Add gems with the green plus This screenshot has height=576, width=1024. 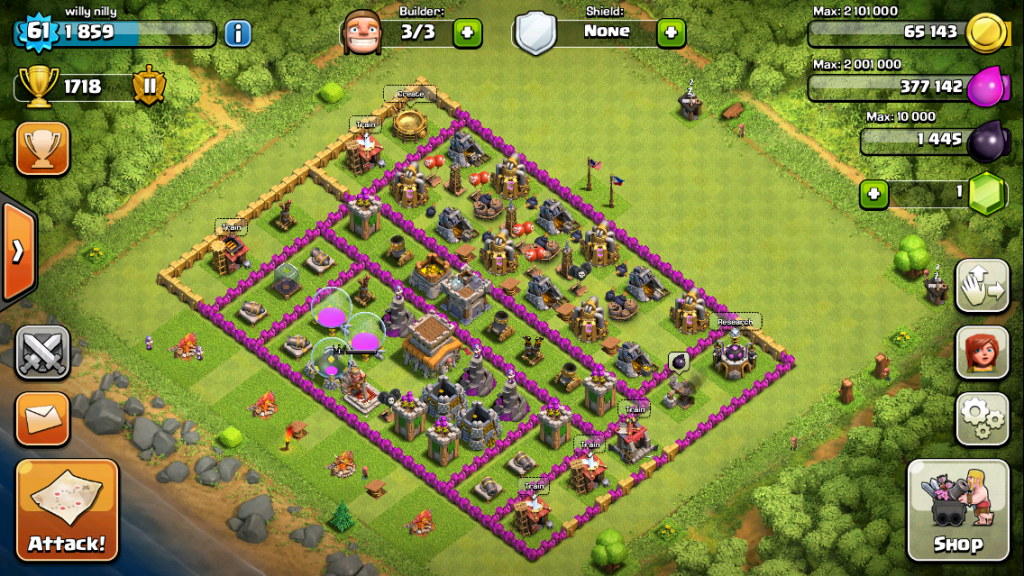[x=875, y=194]
